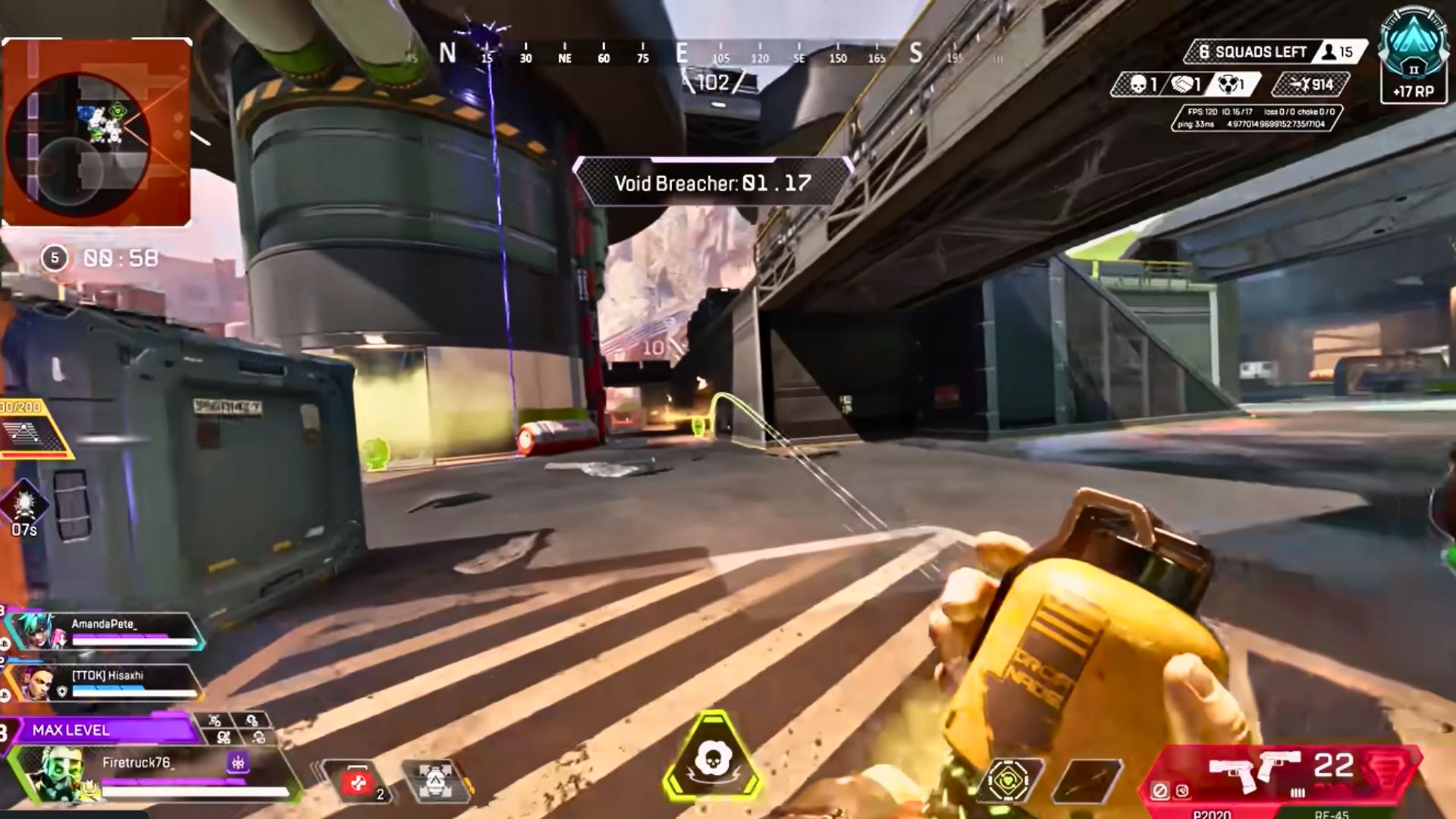1456x819 pixels.
Task: Click the purple perk icon beside Firetruck76_
Action: pos(238,763)
